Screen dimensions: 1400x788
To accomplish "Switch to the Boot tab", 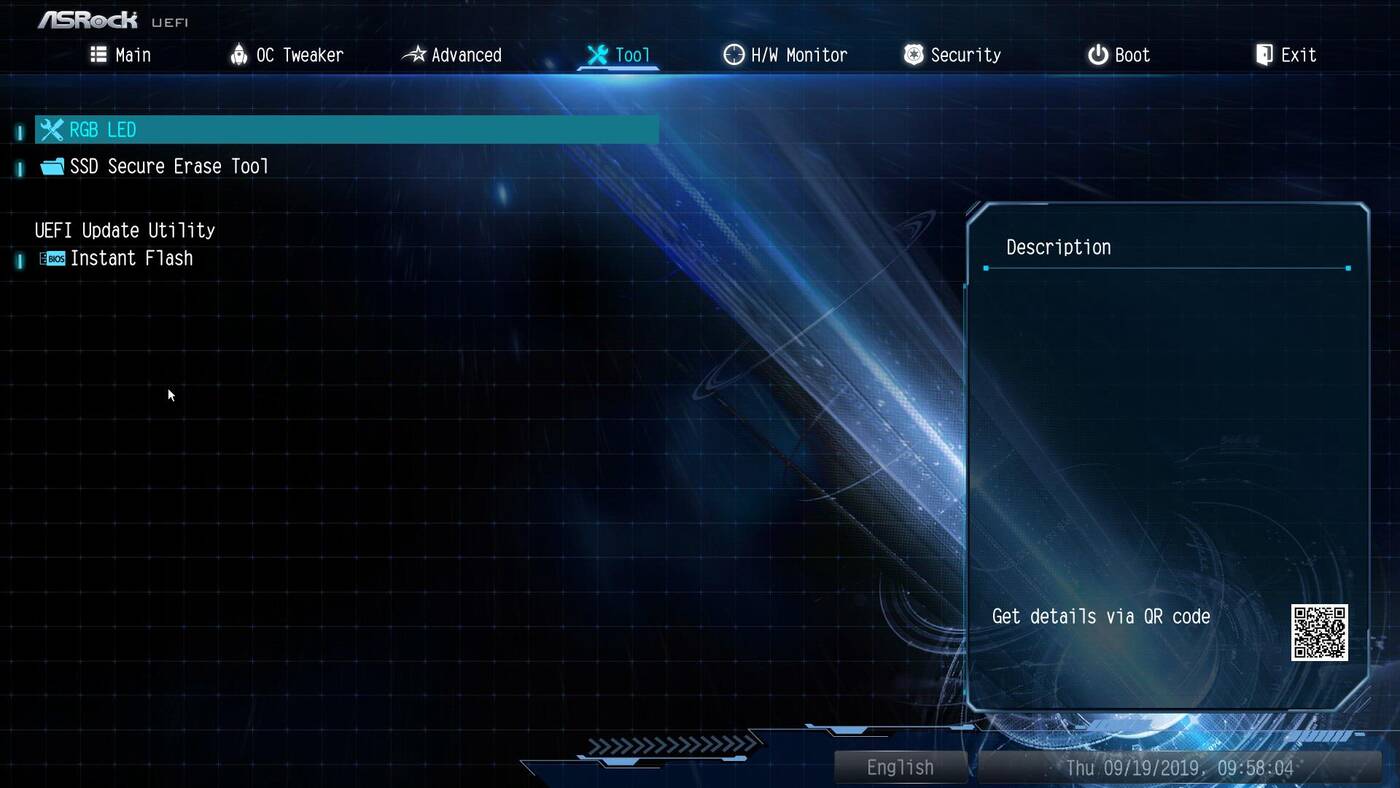I will pos(1119,55).
